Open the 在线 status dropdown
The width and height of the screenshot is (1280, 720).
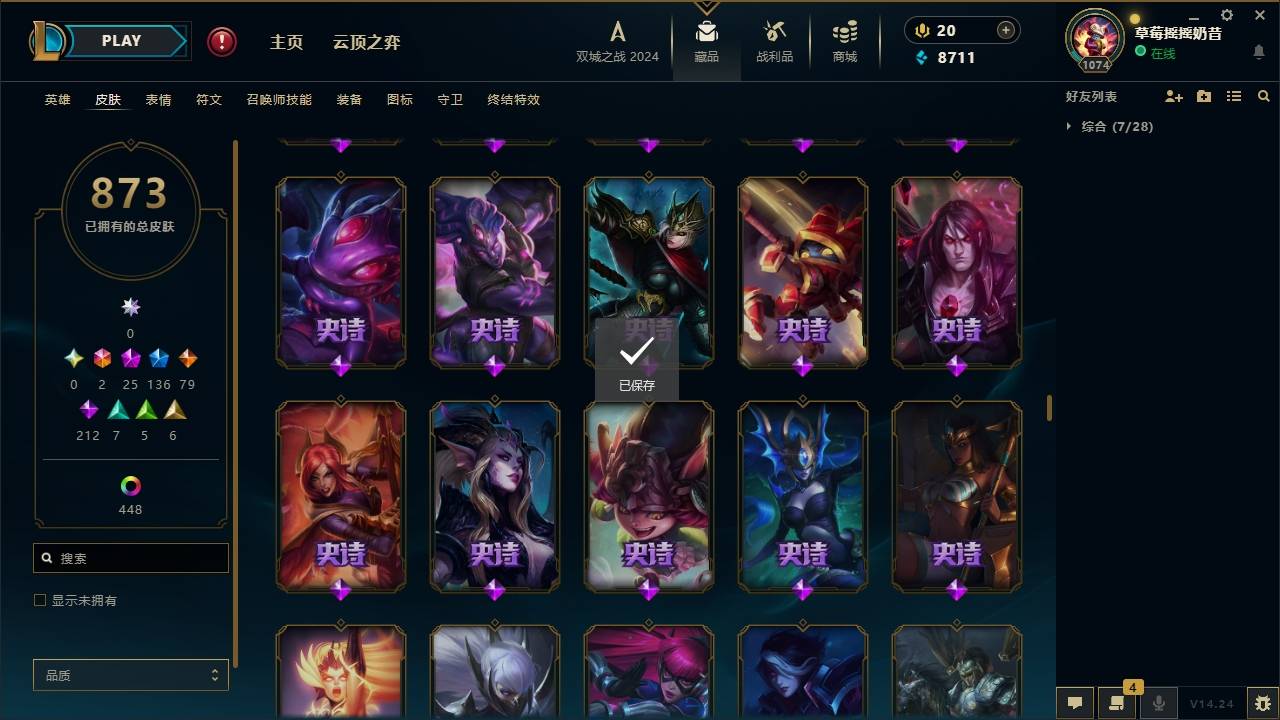coord(1162,54)
